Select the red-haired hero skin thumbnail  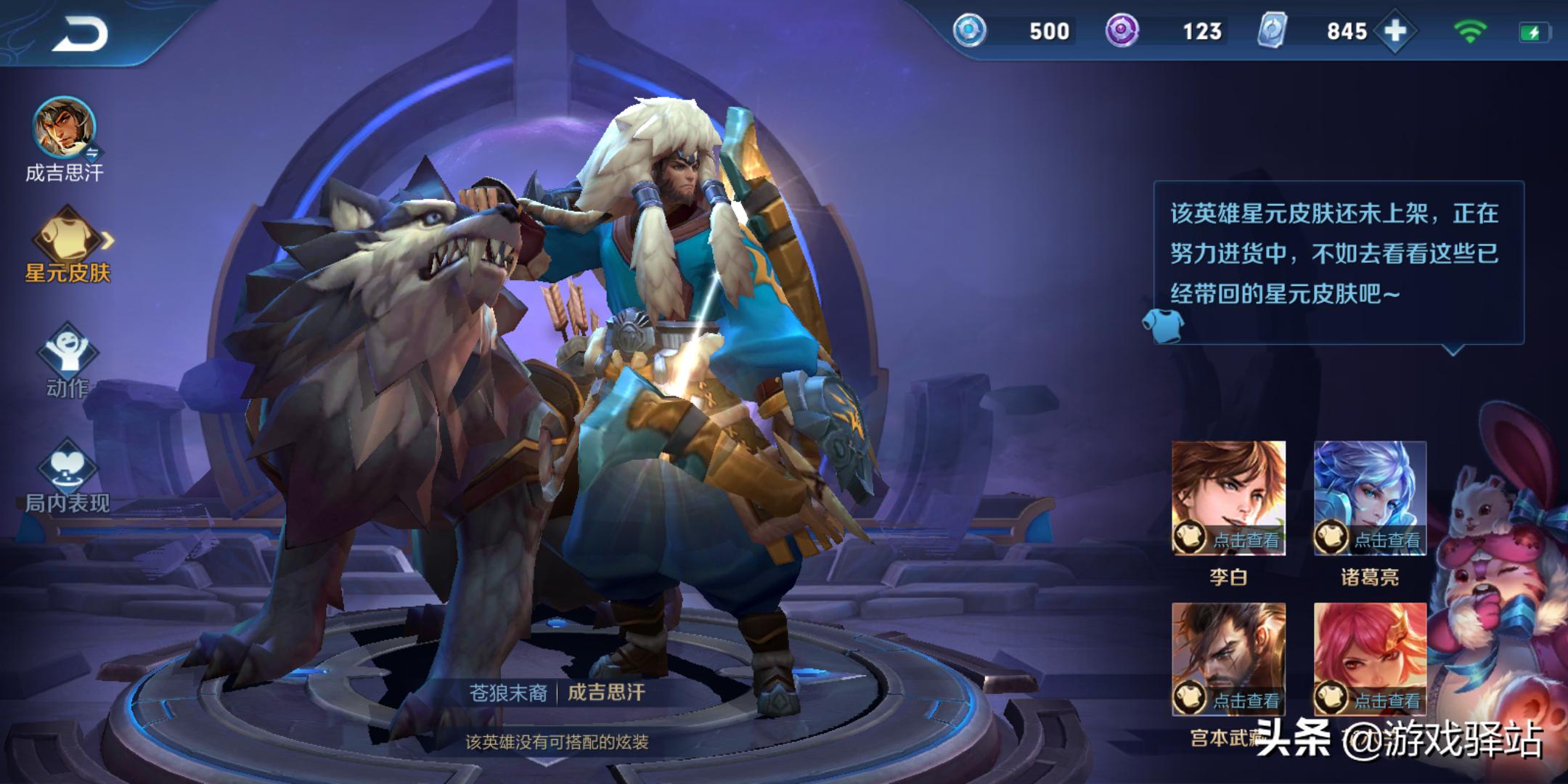click(1370, 658)
